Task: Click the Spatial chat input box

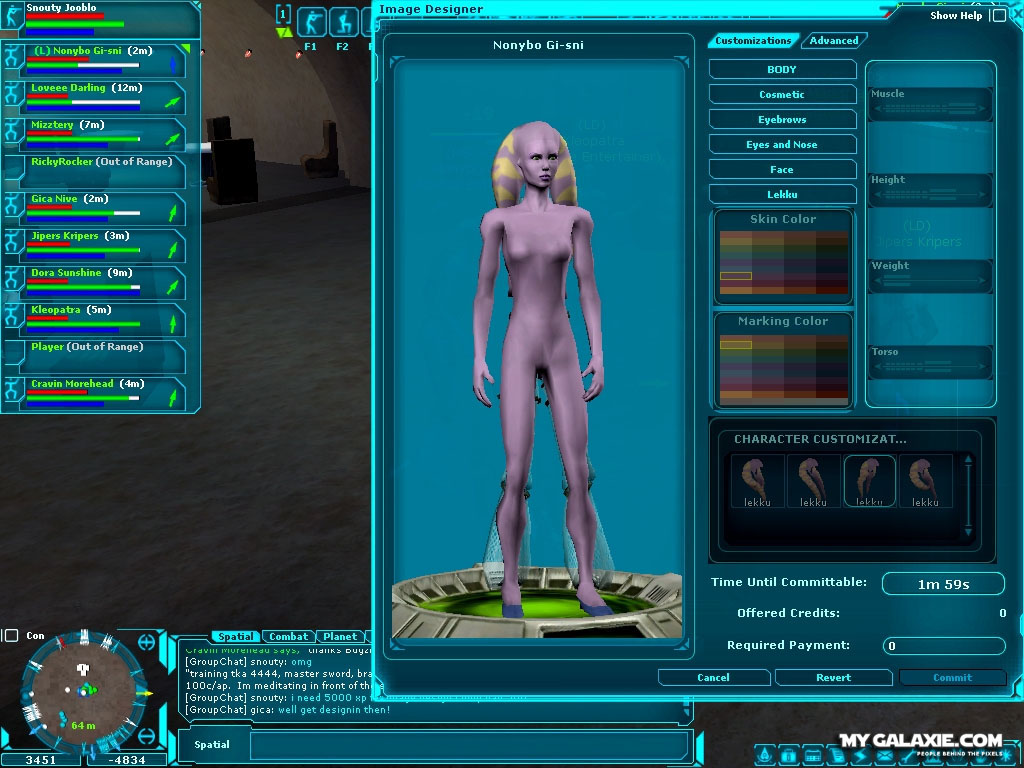Action: (x=469, y=745)
